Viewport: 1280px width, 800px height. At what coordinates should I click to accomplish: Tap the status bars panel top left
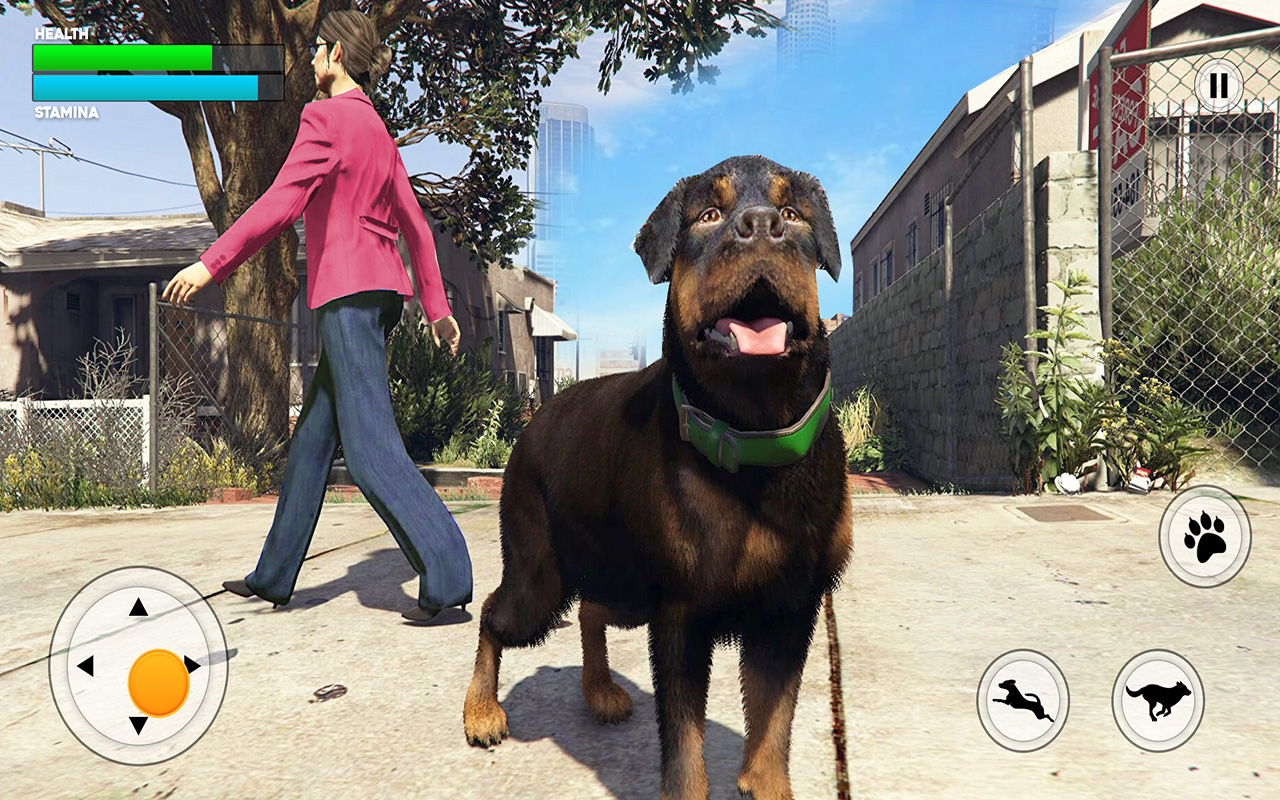point(150,70)
